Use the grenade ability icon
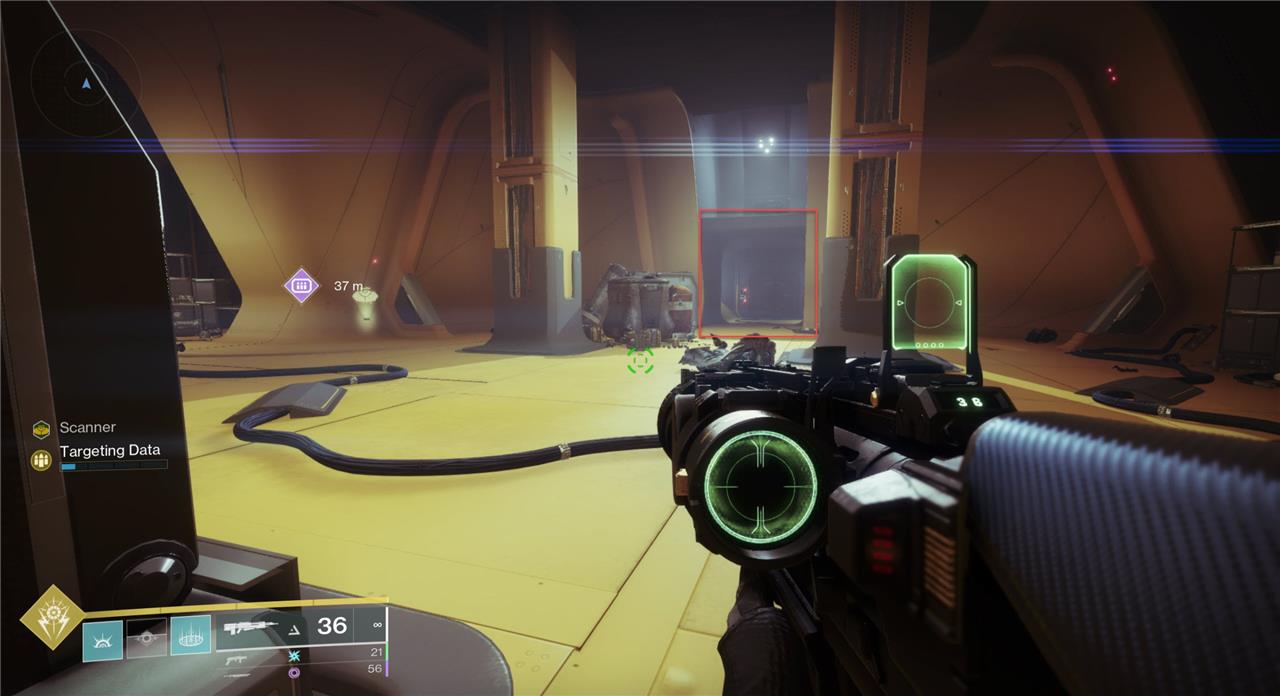The image size is (1280, 696). [x=102, y=639]
